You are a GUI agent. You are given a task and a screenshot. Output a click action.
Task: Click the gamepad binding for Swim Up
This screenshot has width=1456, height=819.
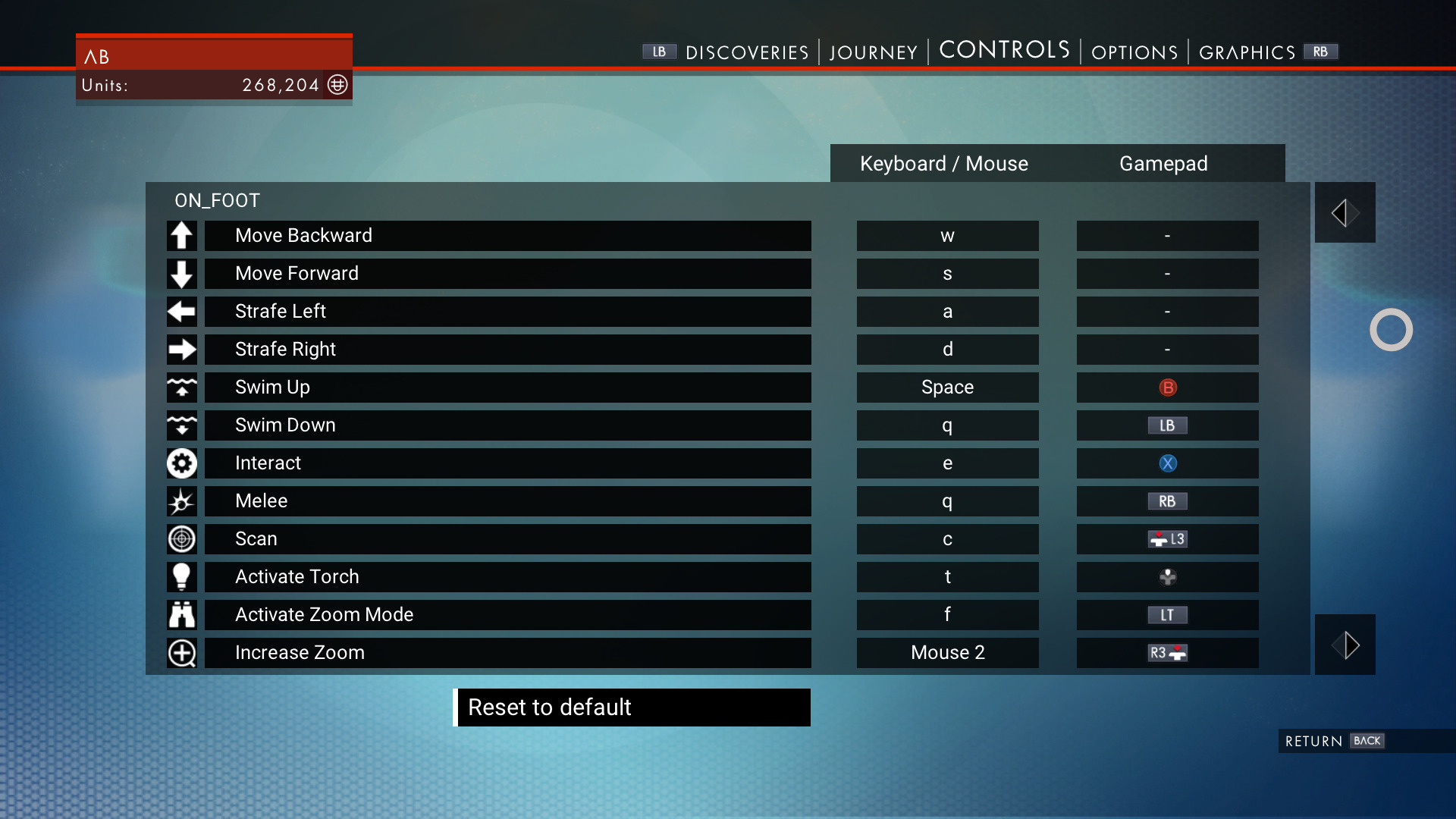click(1166, 388)
